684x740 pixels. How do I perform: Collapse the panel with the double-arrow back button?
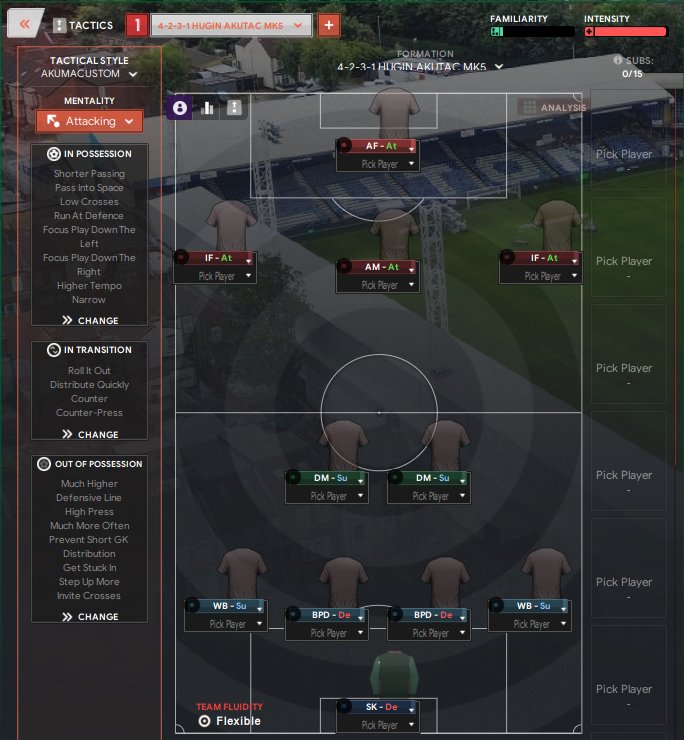point(25,24)
